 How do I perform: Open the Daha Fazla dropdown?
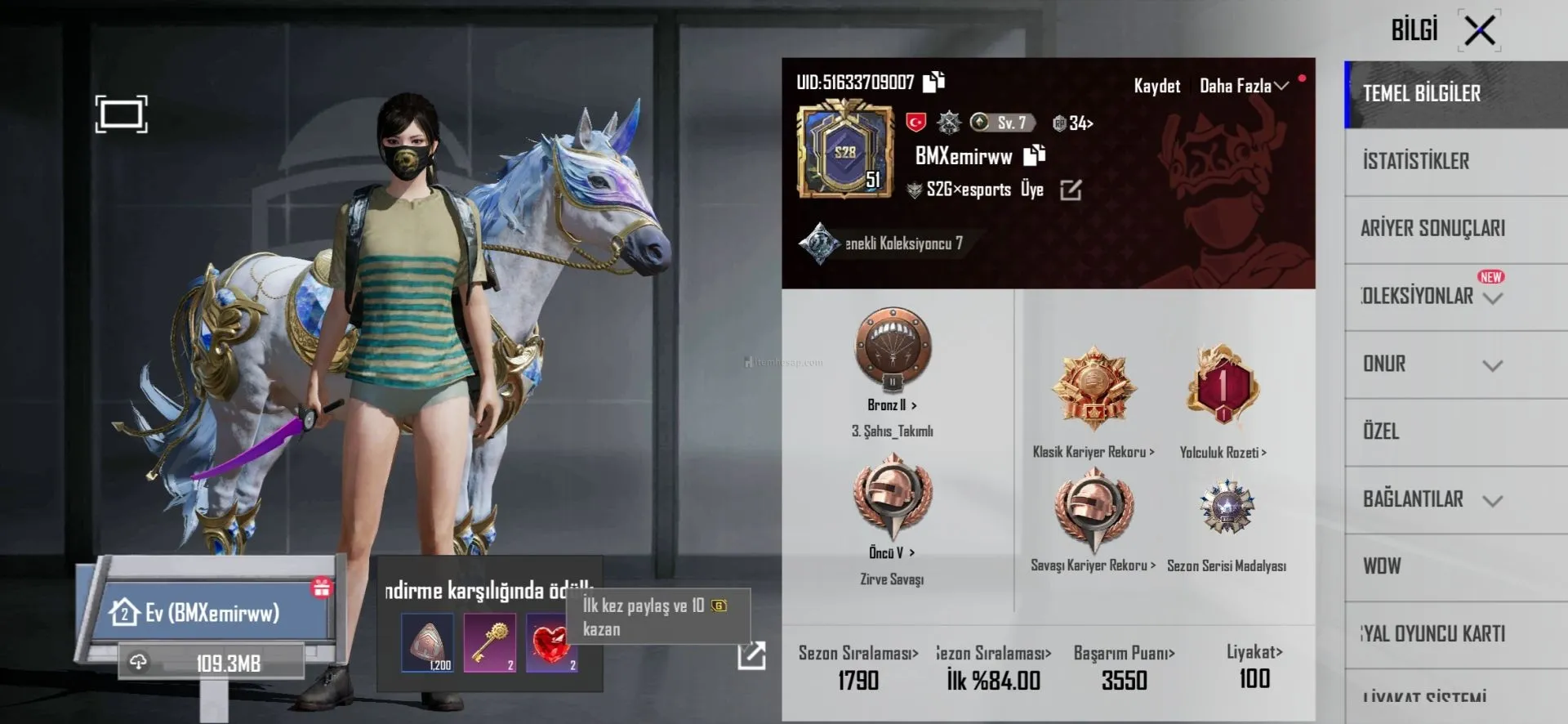1243,86
